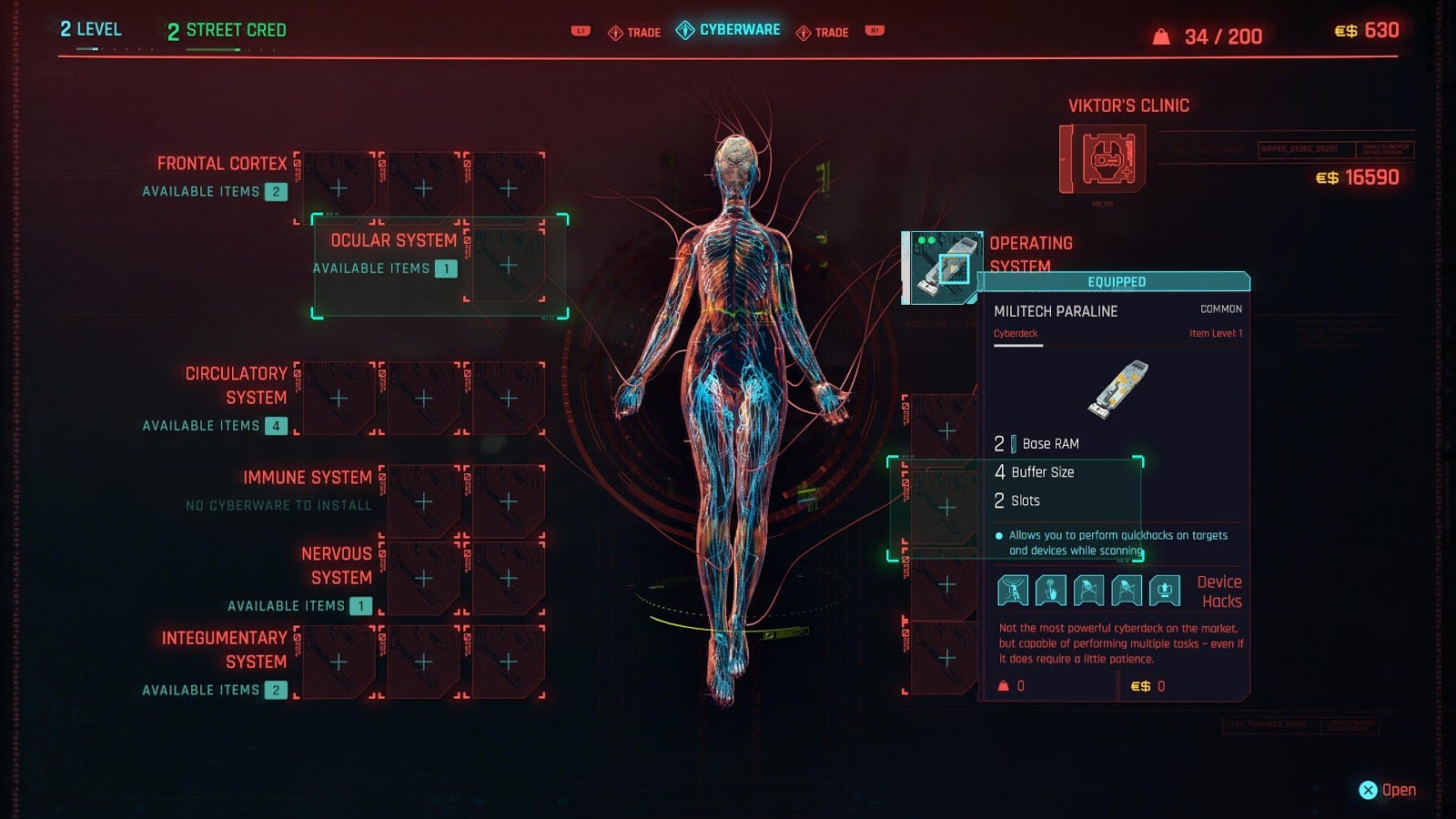This screenshot has height=819, width=1456.
Task: Select the Integumentary System category label
Action: tap(224, 650)
